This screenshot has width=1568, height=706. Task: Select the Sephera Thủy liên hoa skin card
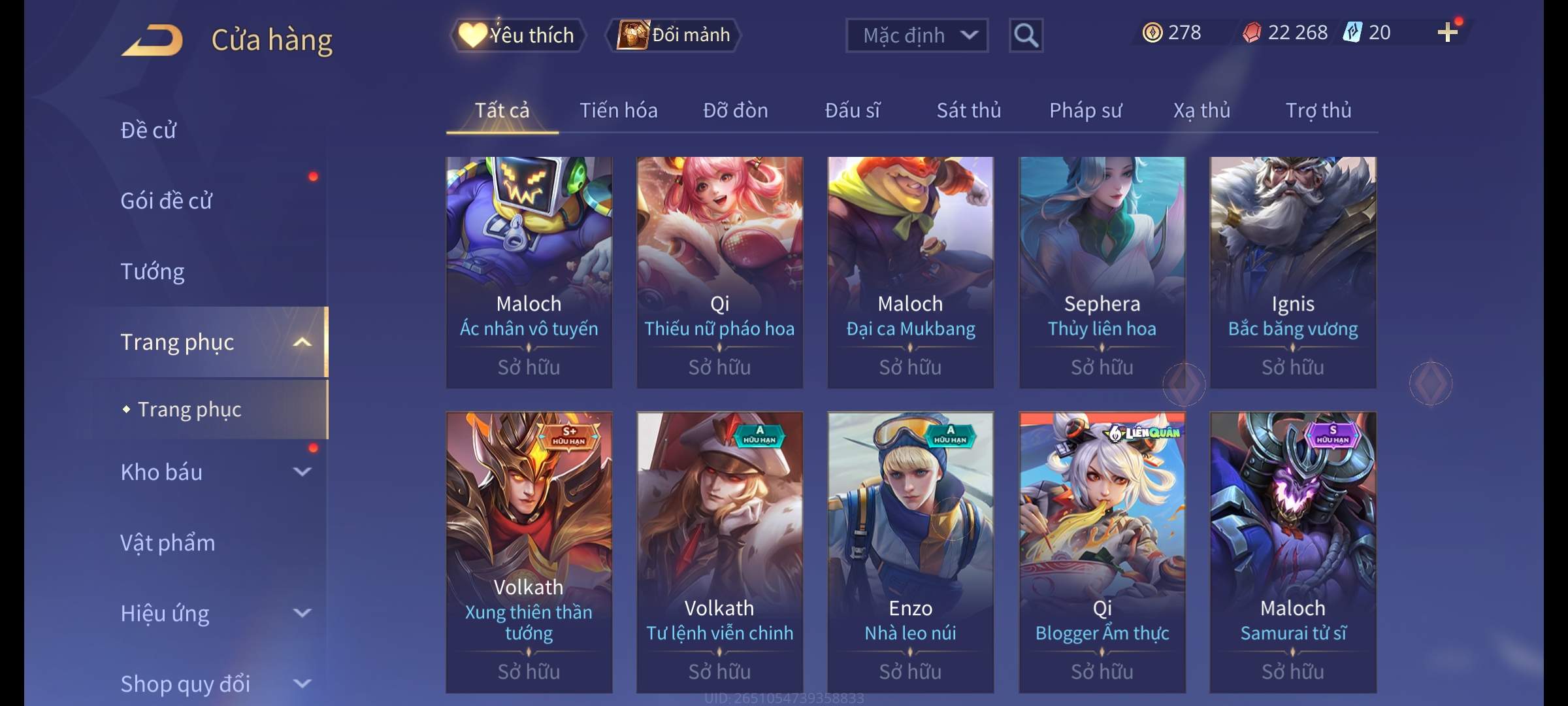[1102, 271]
